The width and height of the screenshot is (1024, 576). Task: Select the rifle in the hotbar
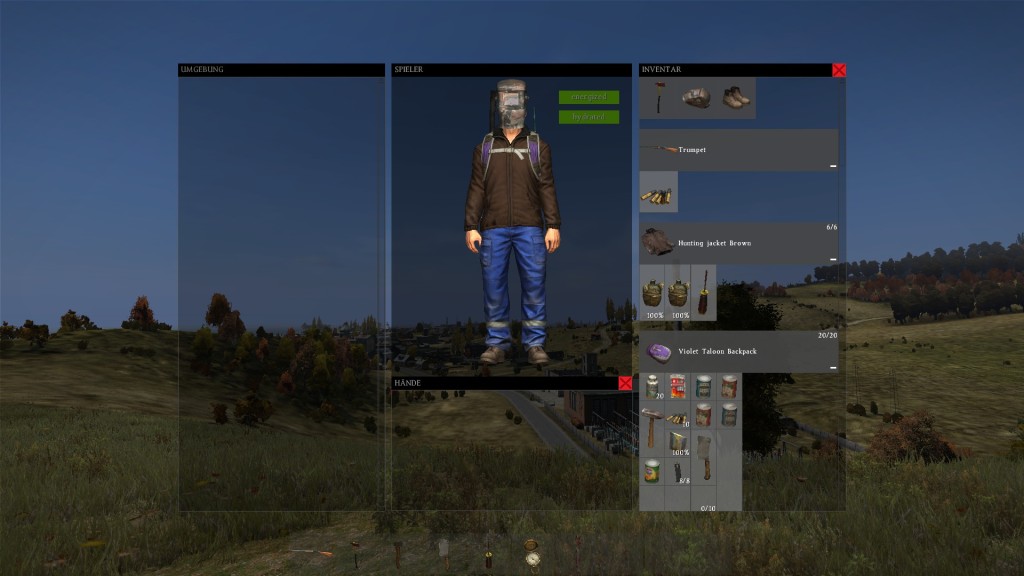[x=311, y=552]
